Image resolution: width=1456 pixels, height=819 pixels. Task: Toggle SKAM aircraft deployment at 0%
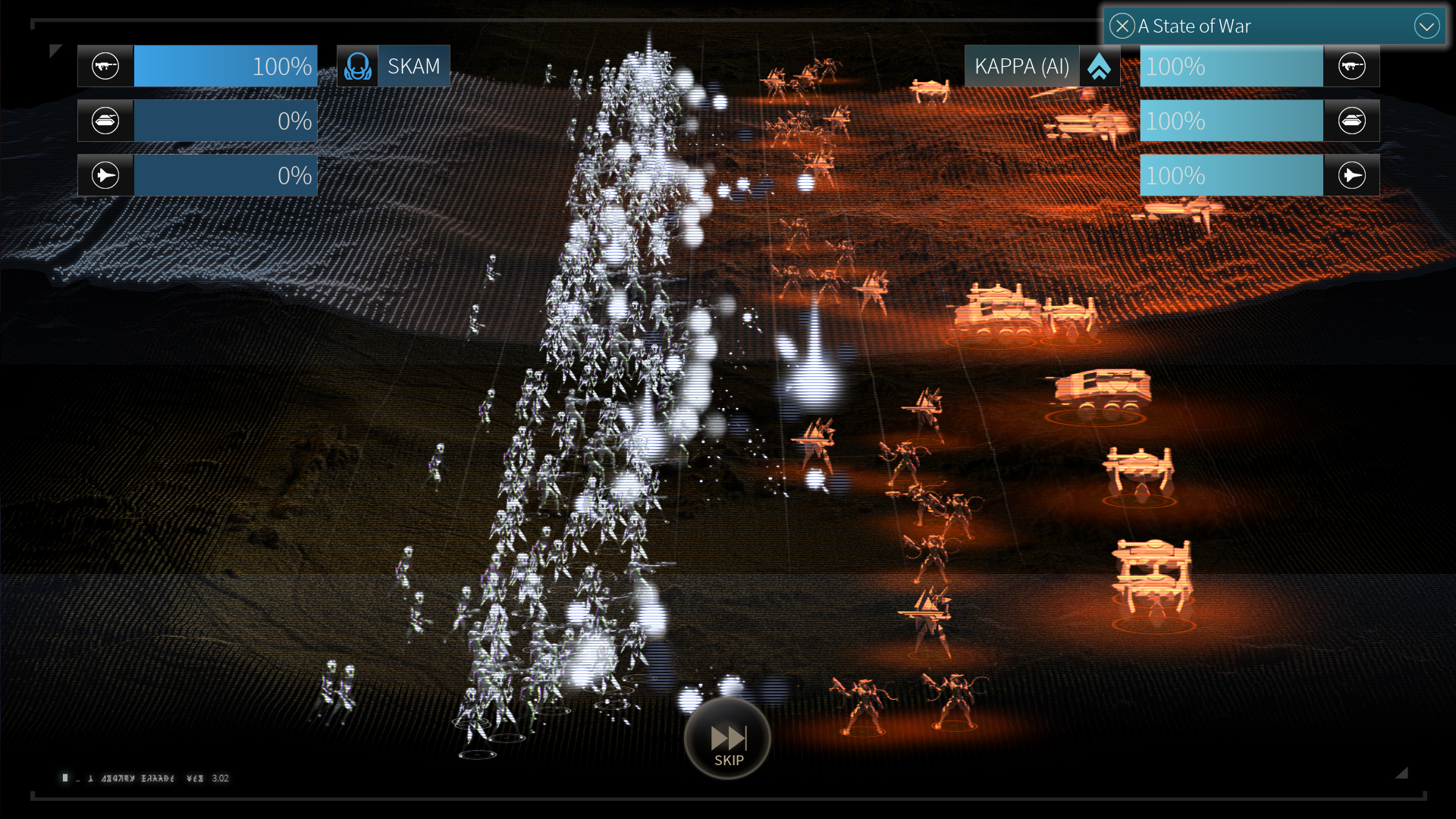pyautogui.click(x=224, y=174)
